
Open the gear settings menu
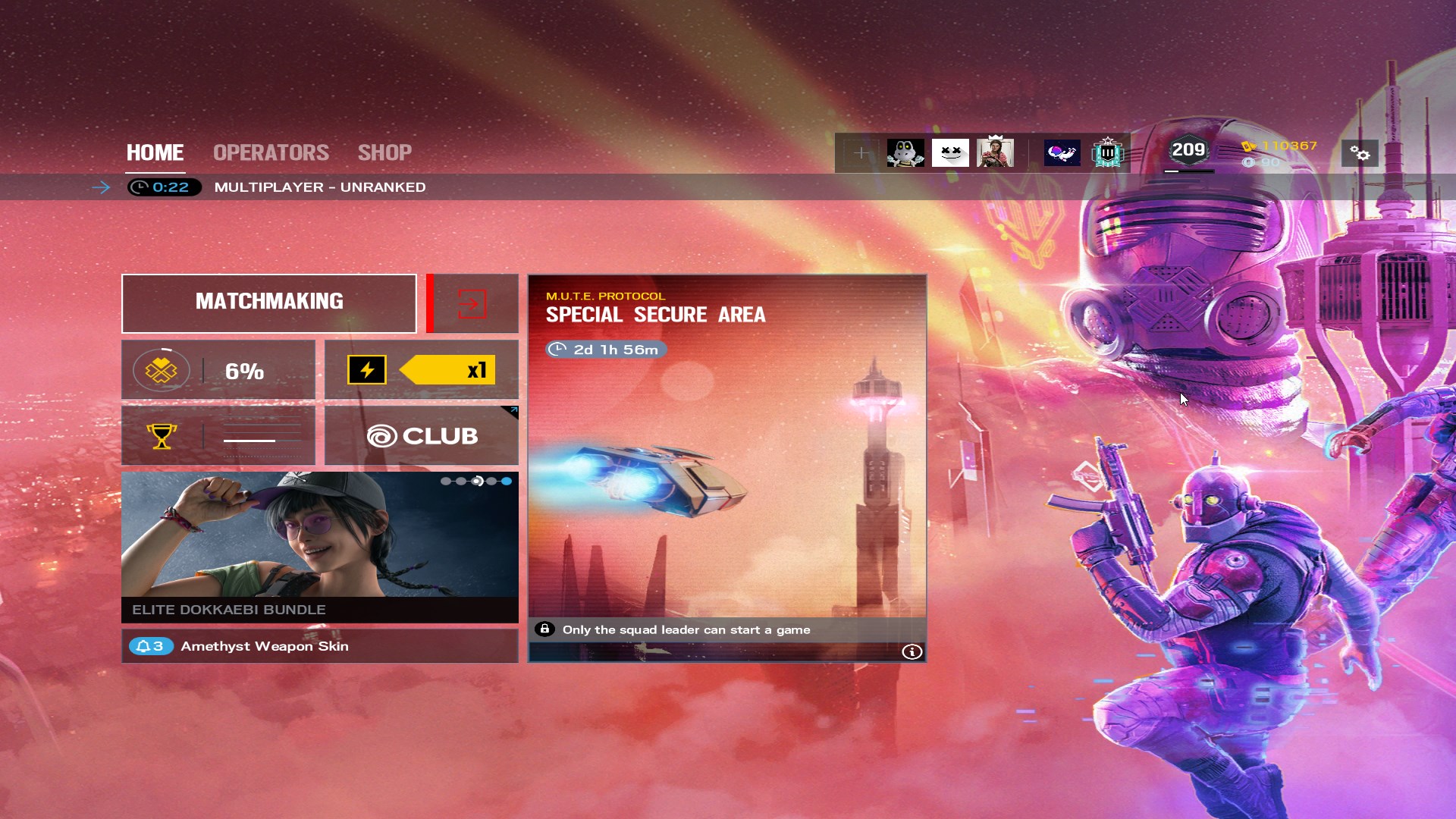(1360, 154)
